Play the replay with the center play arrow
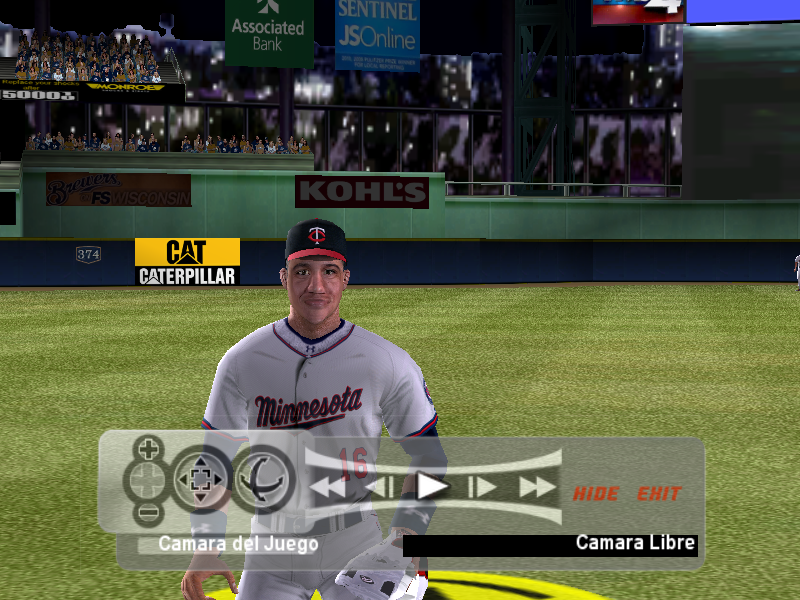The height and width of the screenshot is (600, 800). coord(432,487)
